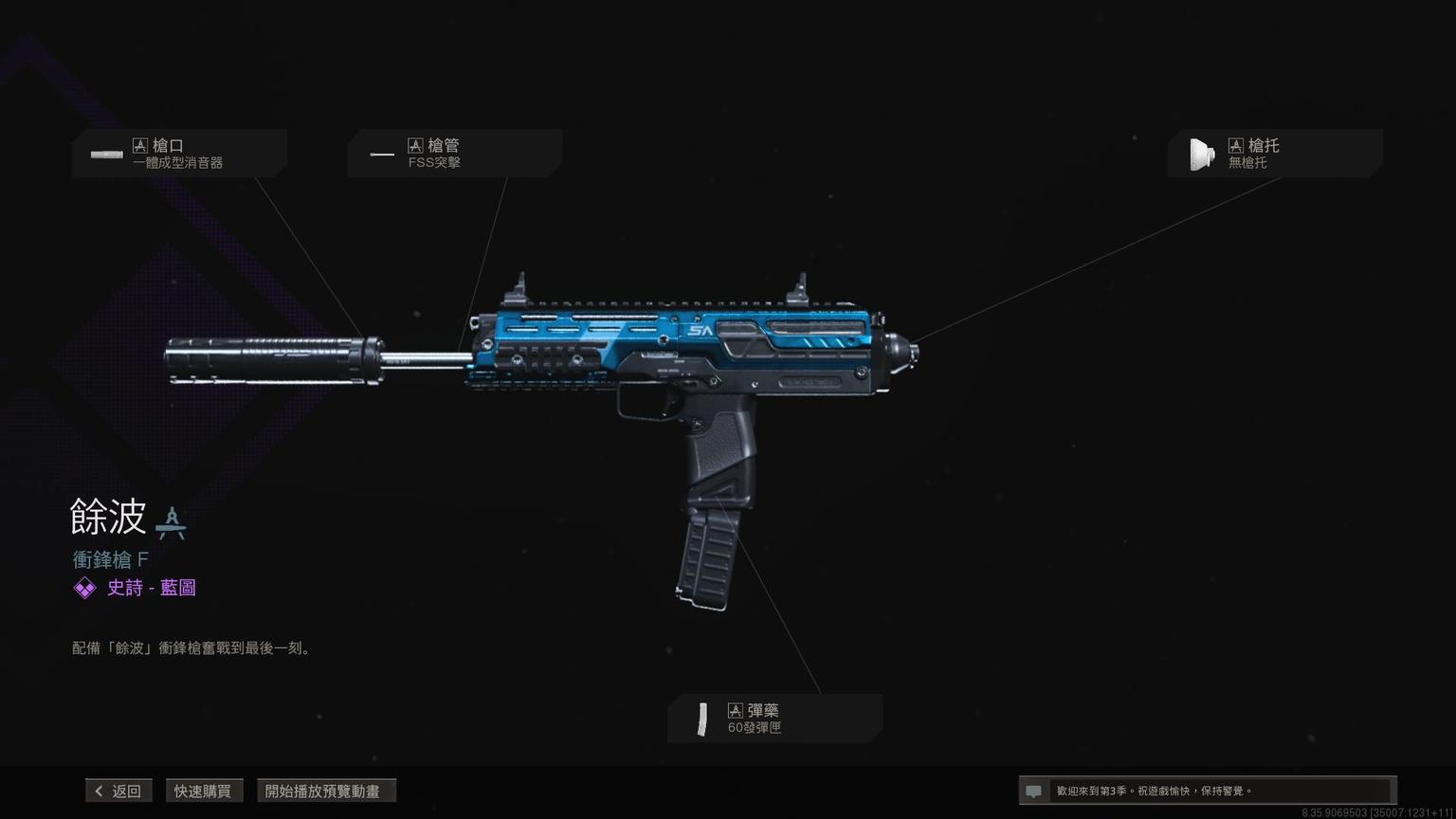
Task: Open 快速購買 quick purchase
Action: coord(203,791)
